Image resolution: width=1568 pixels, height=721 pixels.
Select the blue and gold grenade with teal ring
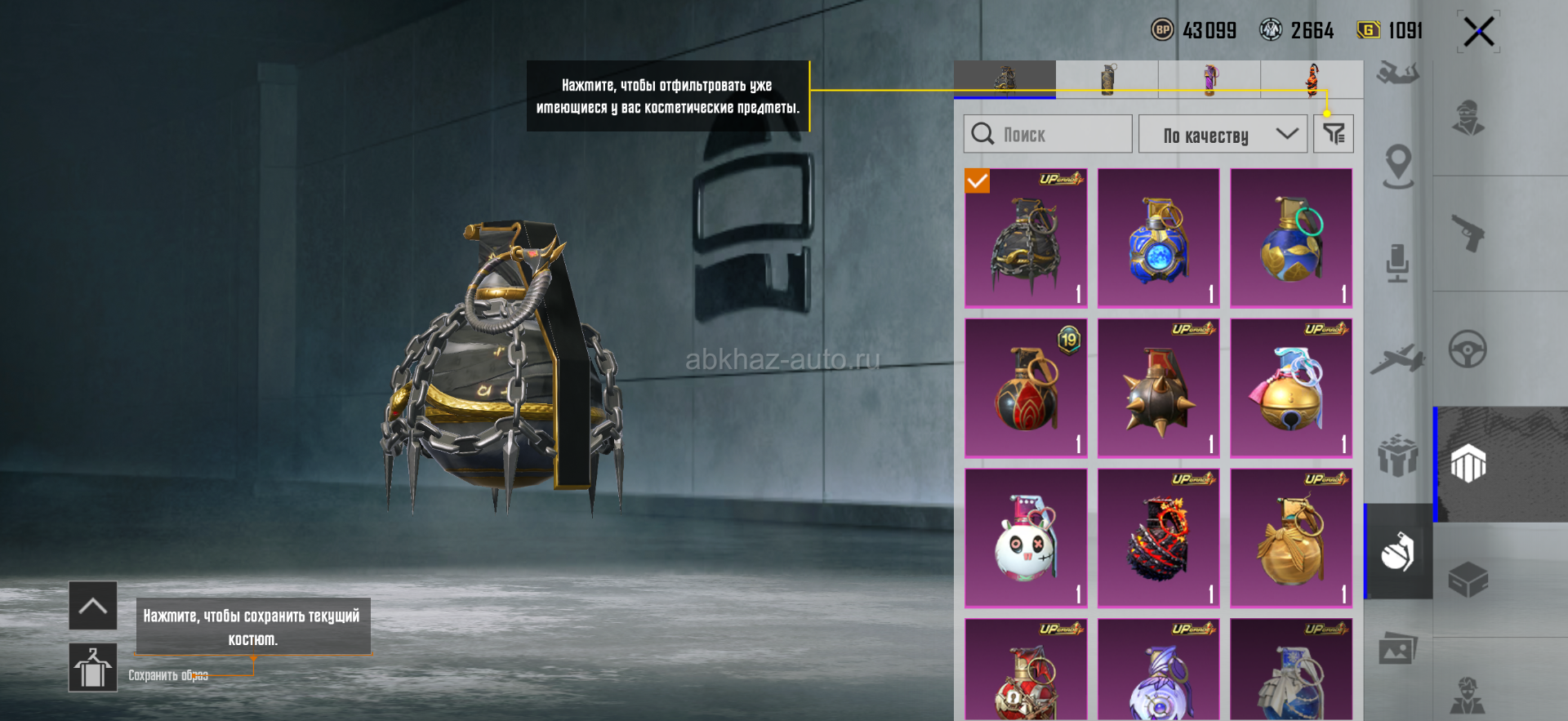point(1291,238)
